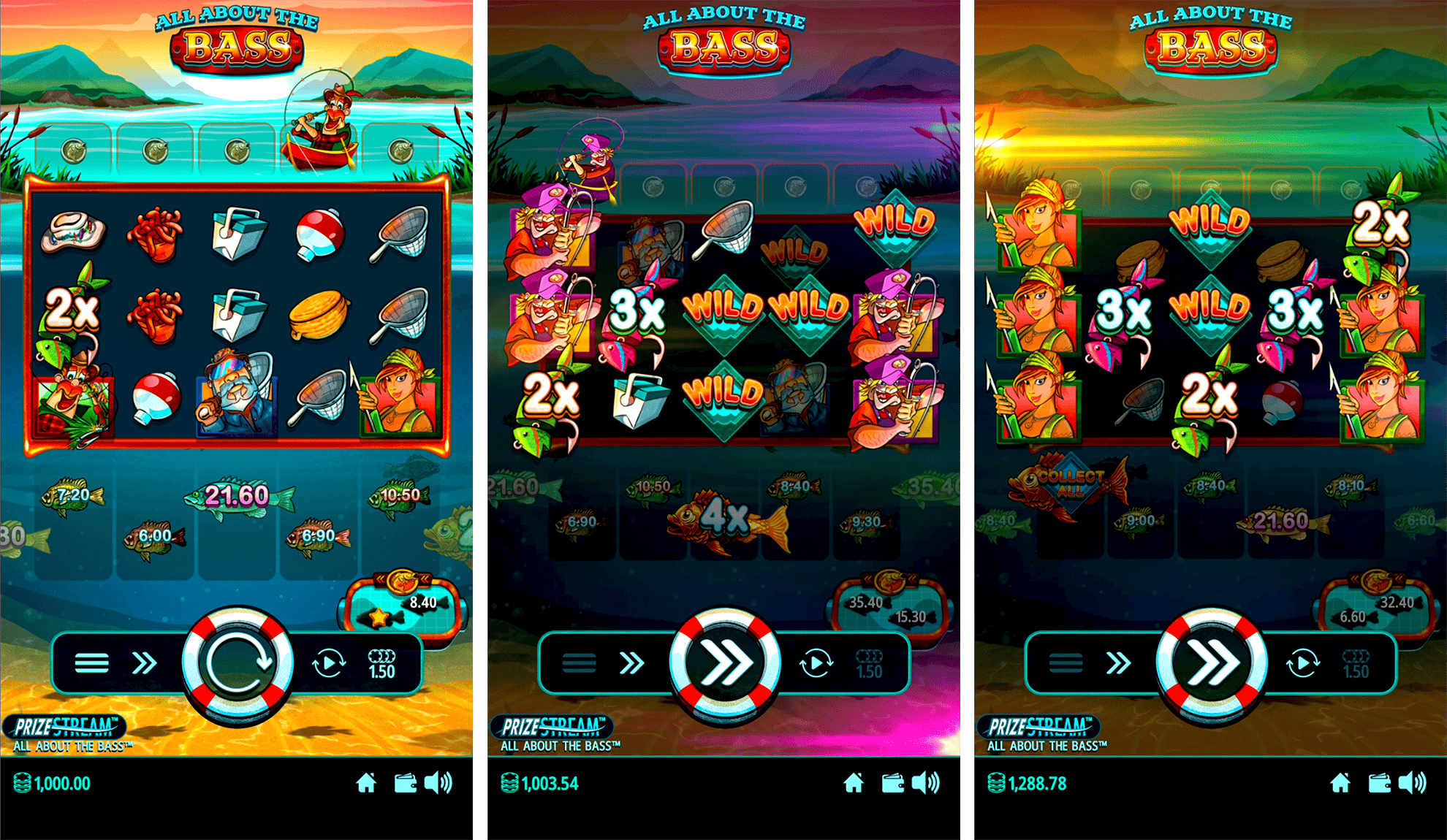Spin the reels with the circular arrow button

pyautogui.click(x=238, y=663)
